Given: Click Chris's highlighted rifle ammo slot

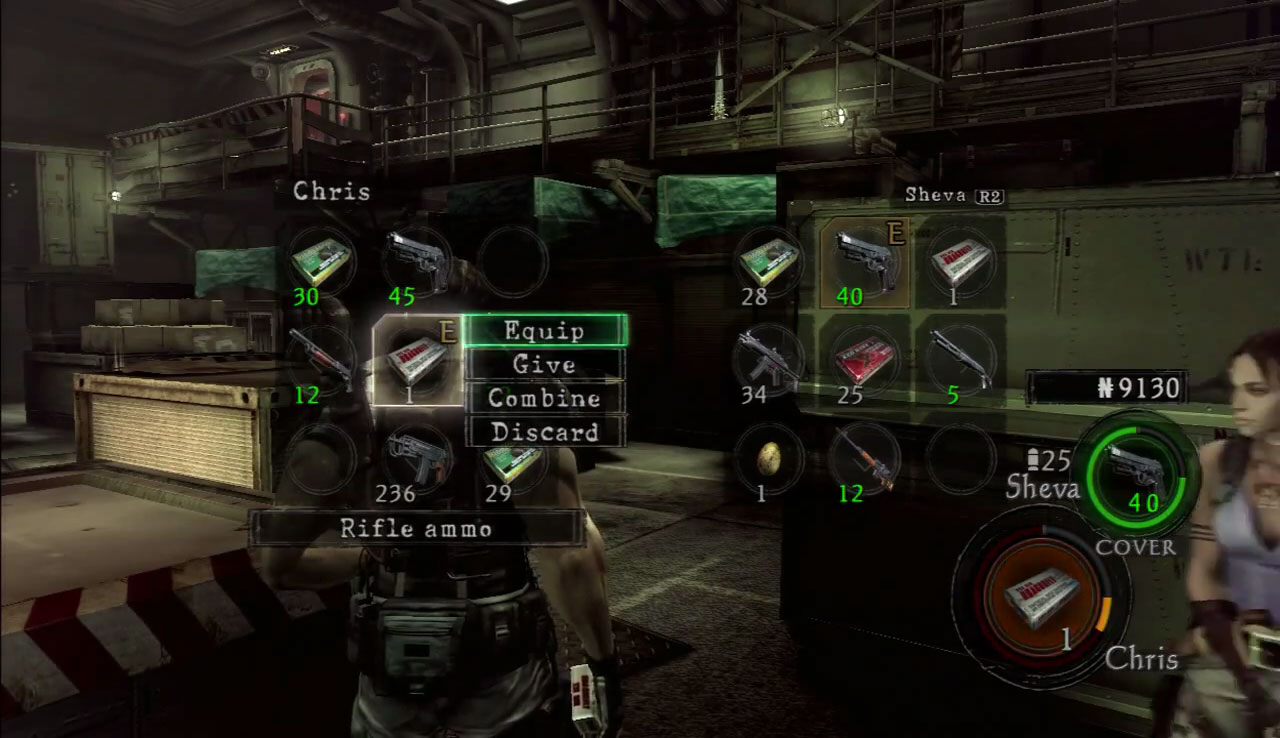Looking at the screenshot, I should [x=417, y=360].
